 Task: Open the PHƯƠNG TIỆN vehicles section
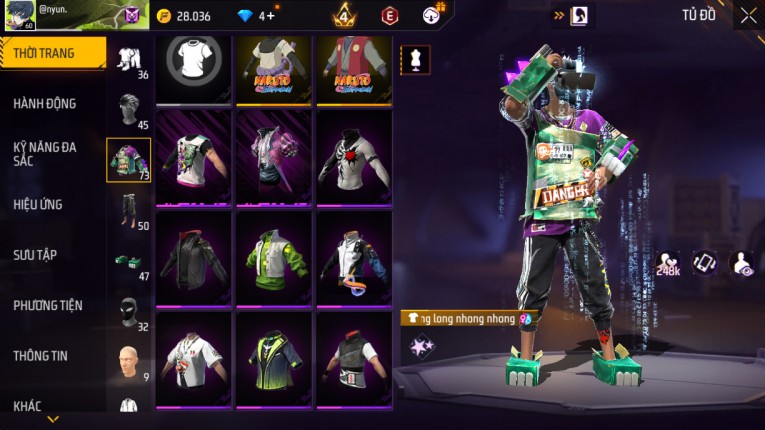pyautogui.click(x=48, y=305)
